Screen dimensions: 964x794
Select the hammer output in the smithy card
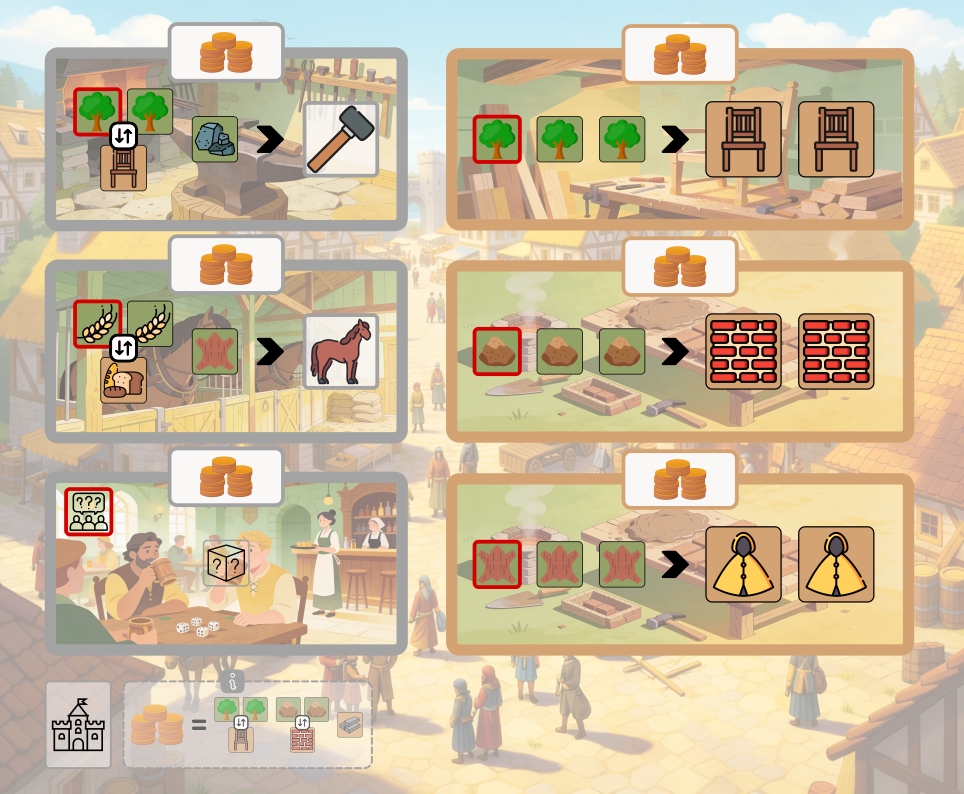(340, 139)
